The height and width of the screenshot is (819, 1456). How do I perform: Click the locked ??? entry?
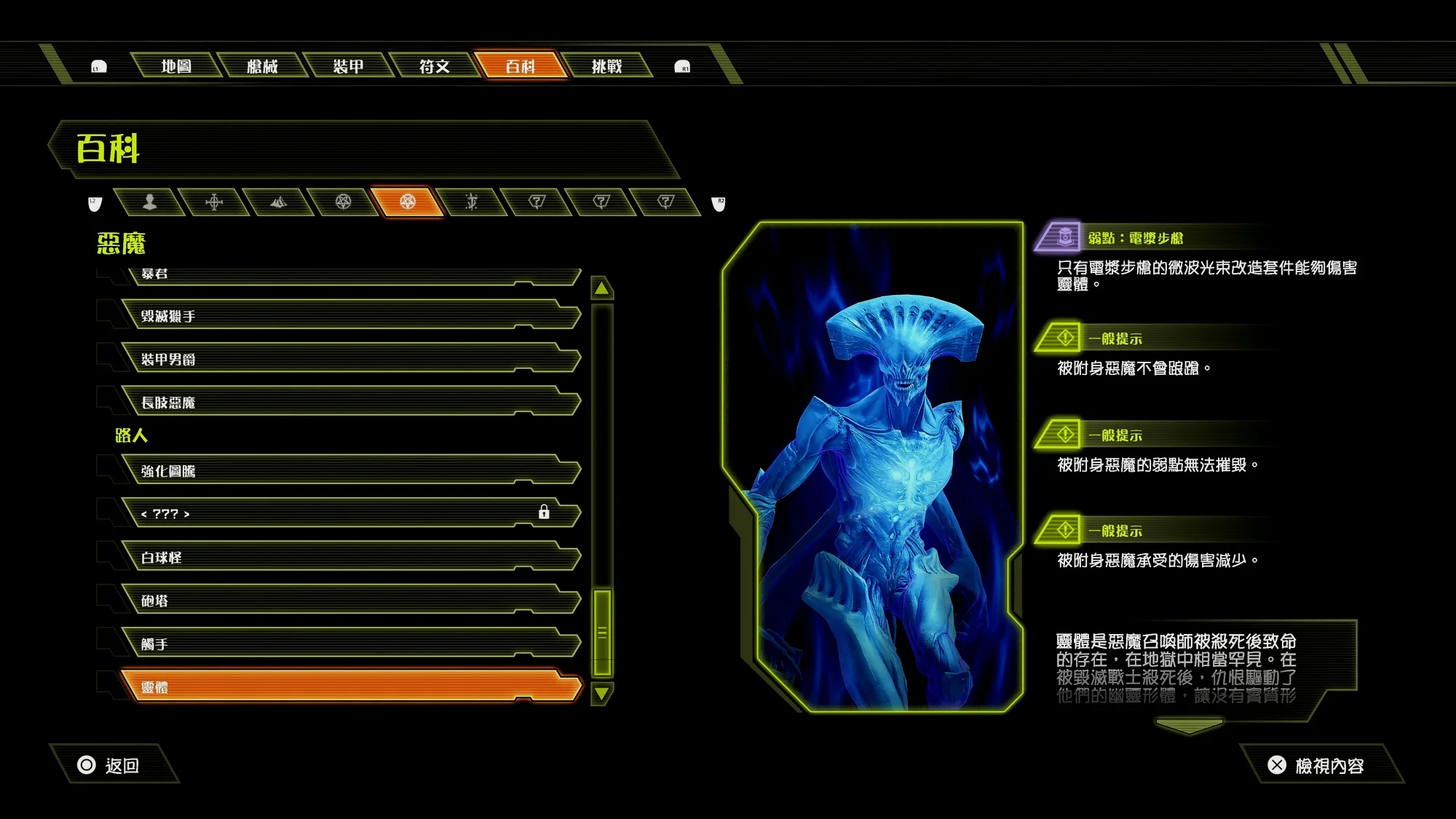click(x=349, y=514)
